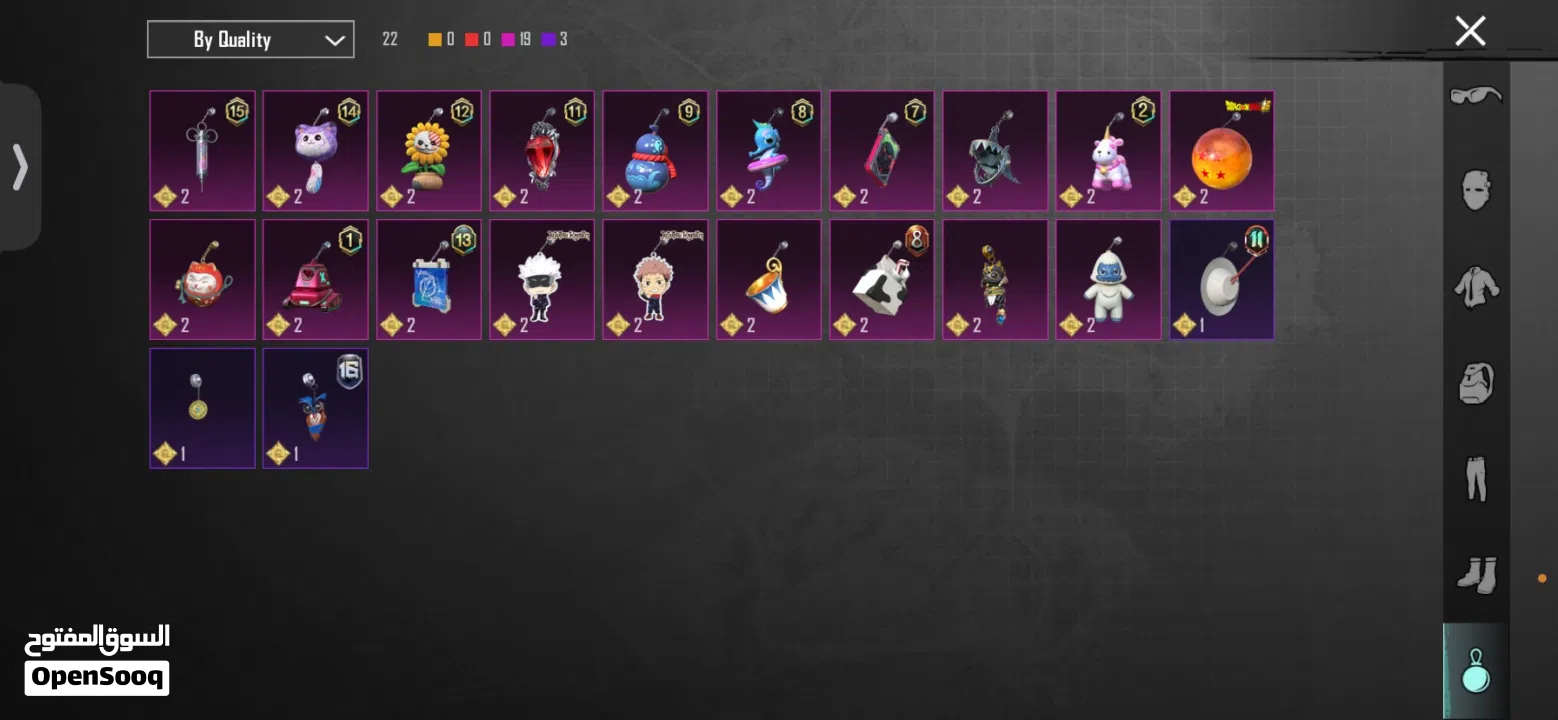Select the shirt category in the sidebar
This screenshot has height=720, width=1558.
coord(1474,290)
